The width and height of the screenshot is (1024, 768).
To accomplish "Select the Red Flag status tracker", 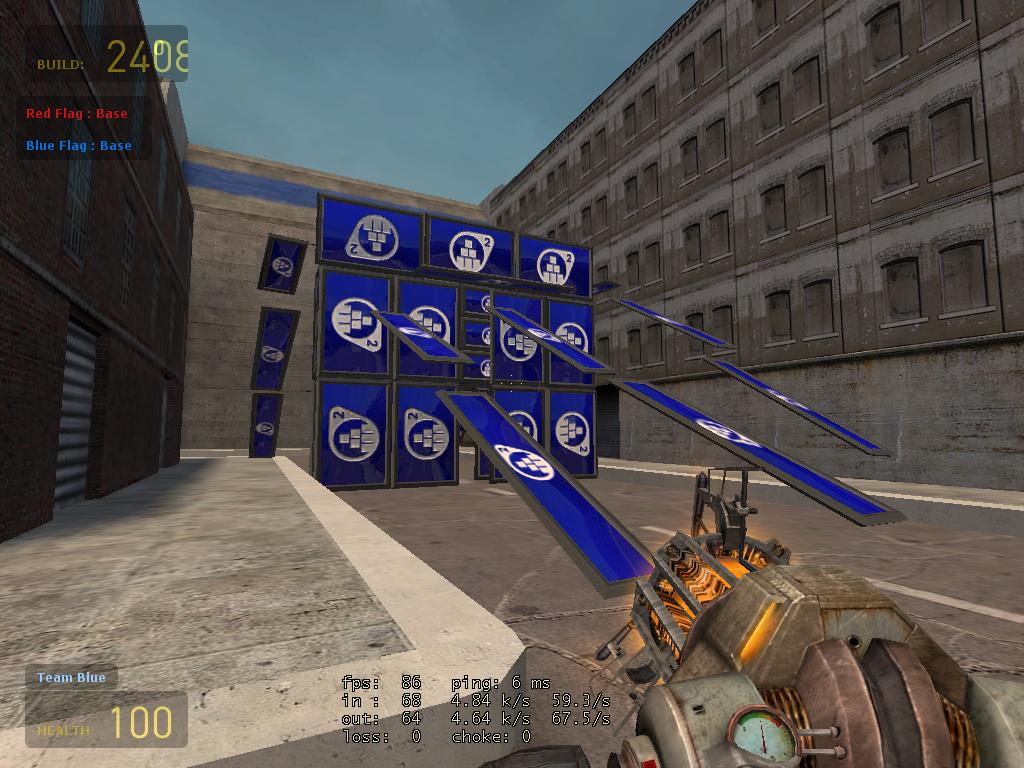I will click(77, 114).
